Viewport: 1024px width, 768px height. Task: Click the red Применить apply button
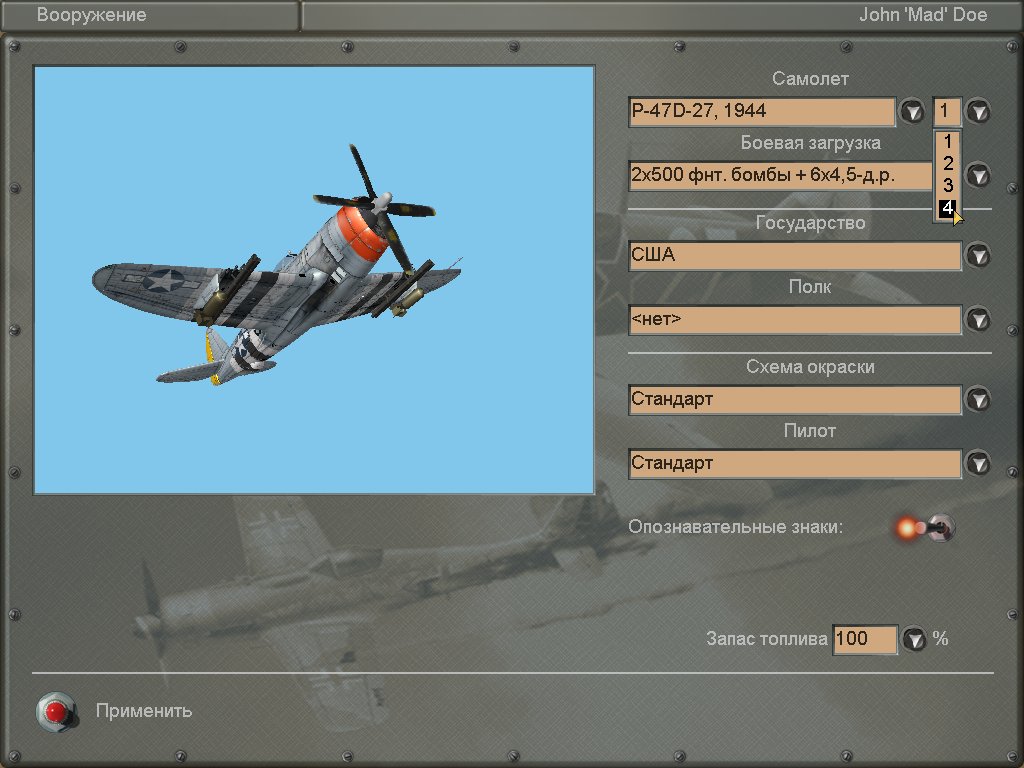click(x=56, y=711)
